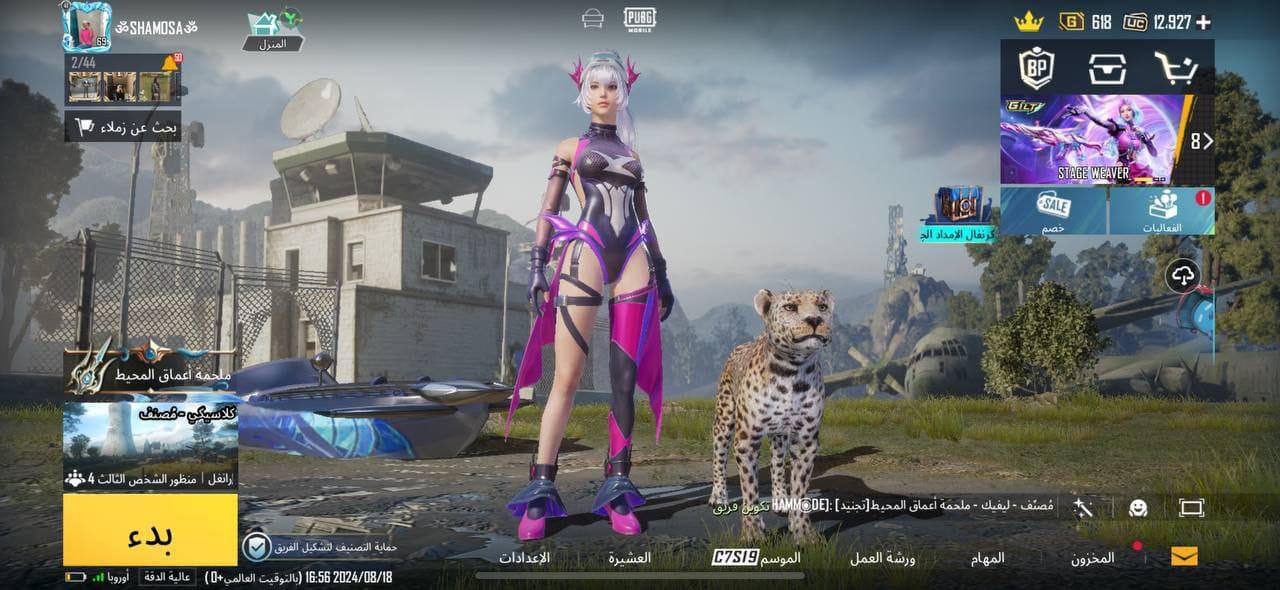Open the Home button with house icon

tap(272, 30)
